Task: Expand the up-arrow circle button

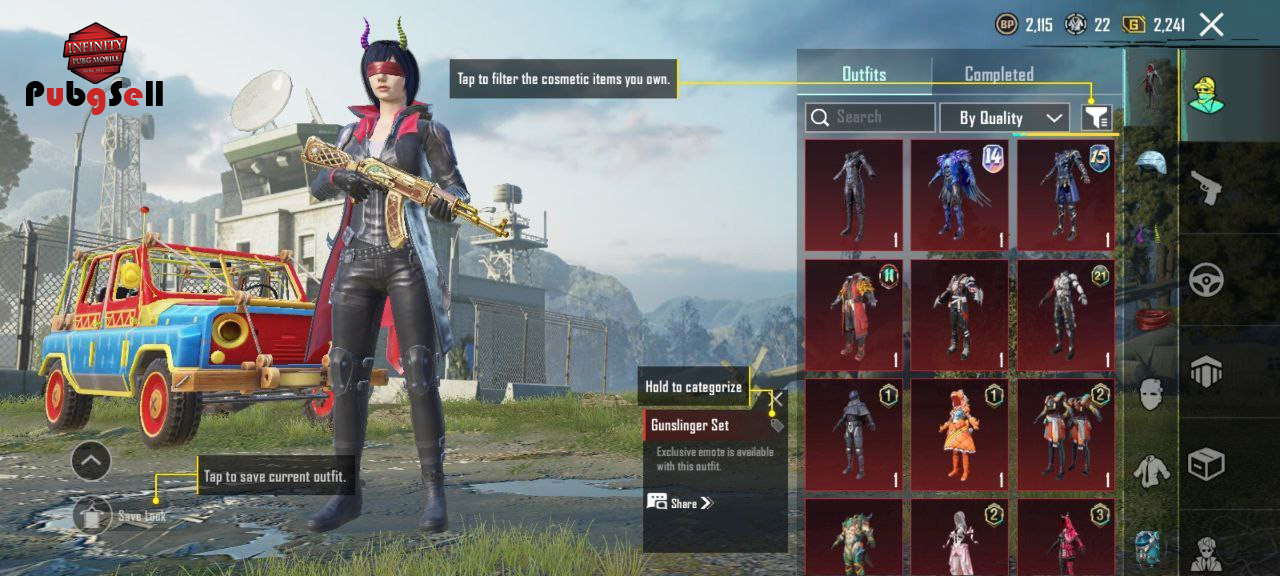Action: 91,461
